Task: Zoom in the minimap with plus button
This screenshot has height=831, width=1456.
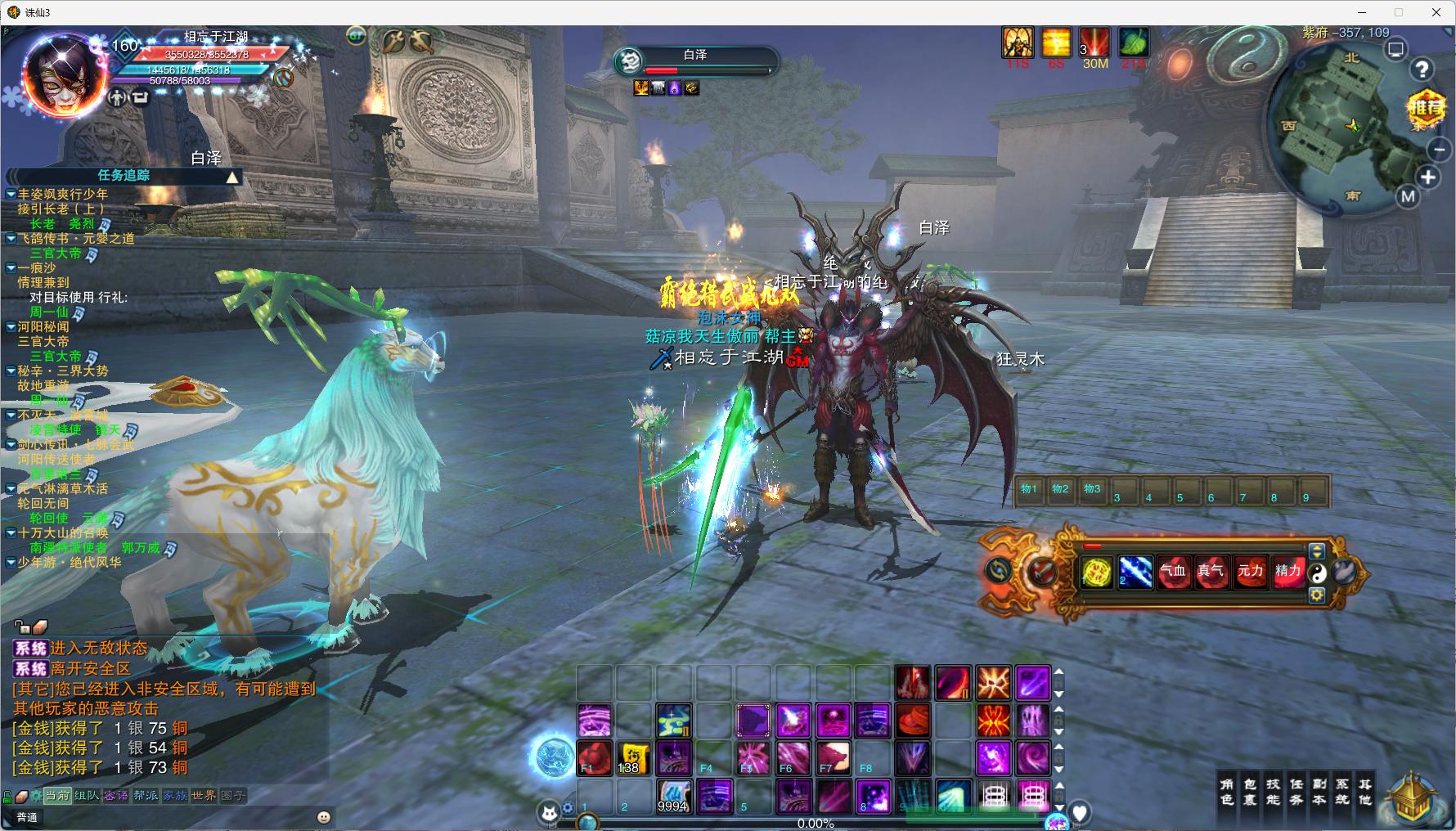Action: coord(1428,177)
